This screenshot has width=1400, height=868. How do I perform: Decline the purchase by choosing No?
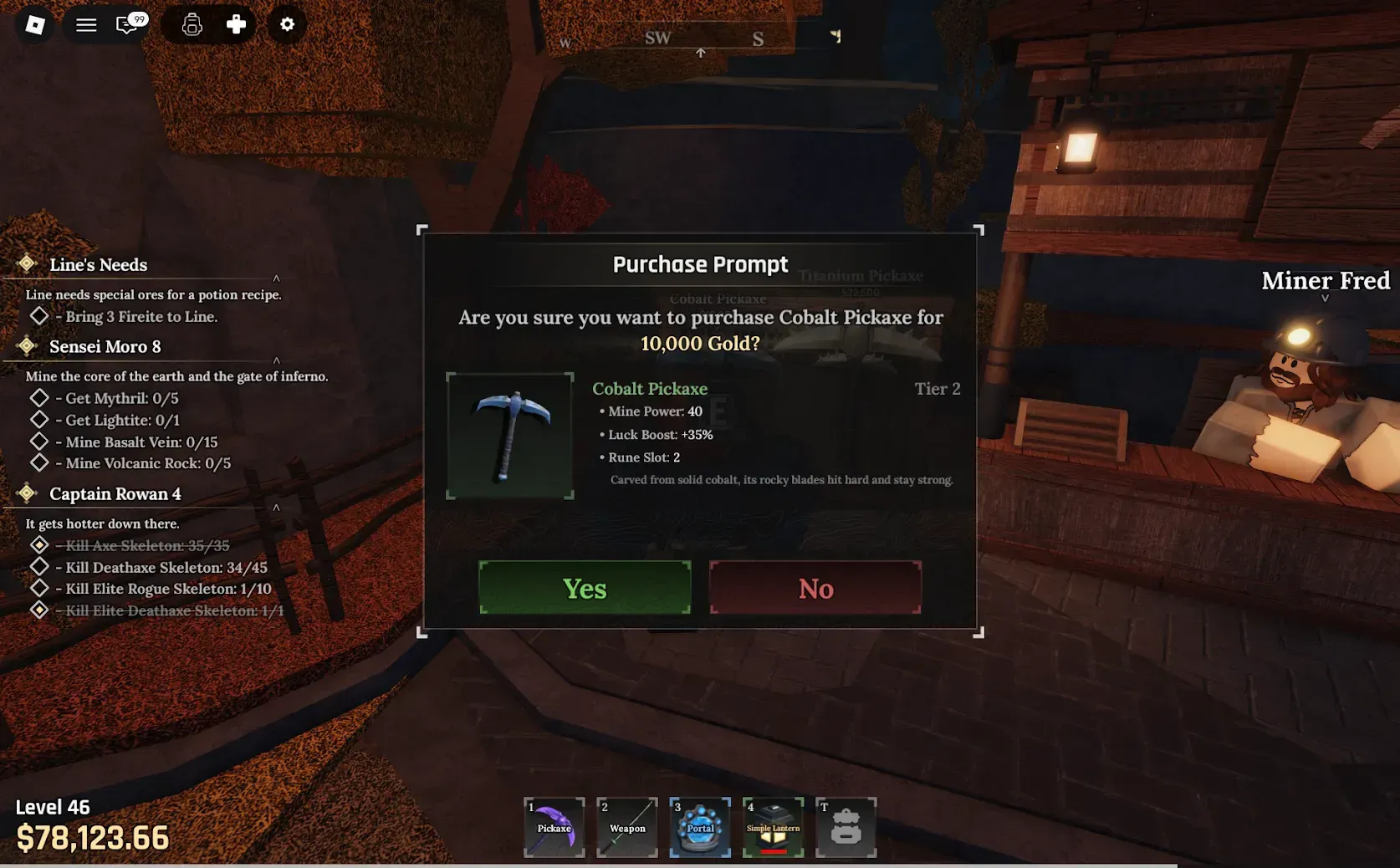pos(815,588)
